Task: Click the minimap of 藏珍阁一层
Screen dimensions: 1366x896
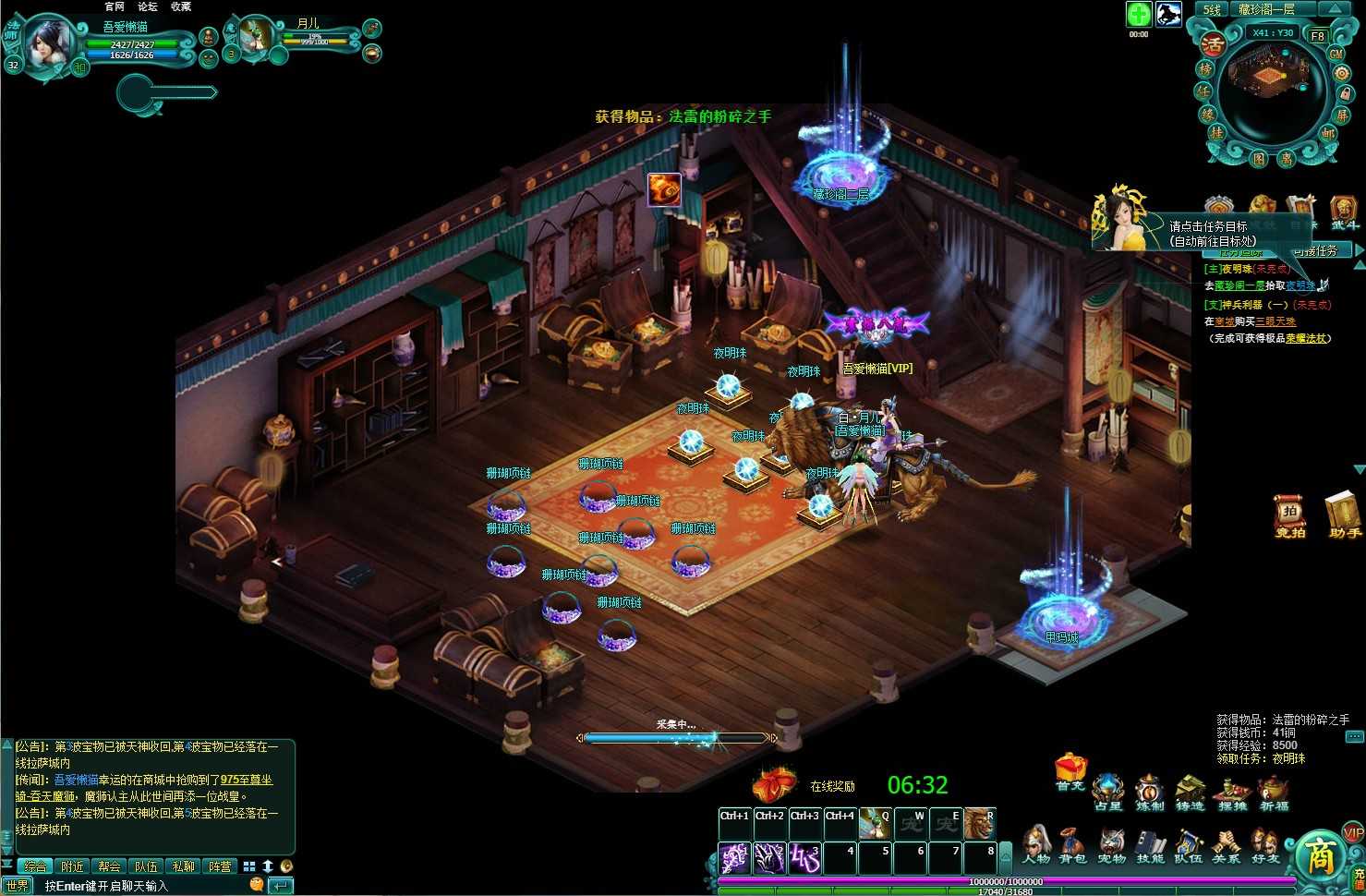Action: (1272, 91)
